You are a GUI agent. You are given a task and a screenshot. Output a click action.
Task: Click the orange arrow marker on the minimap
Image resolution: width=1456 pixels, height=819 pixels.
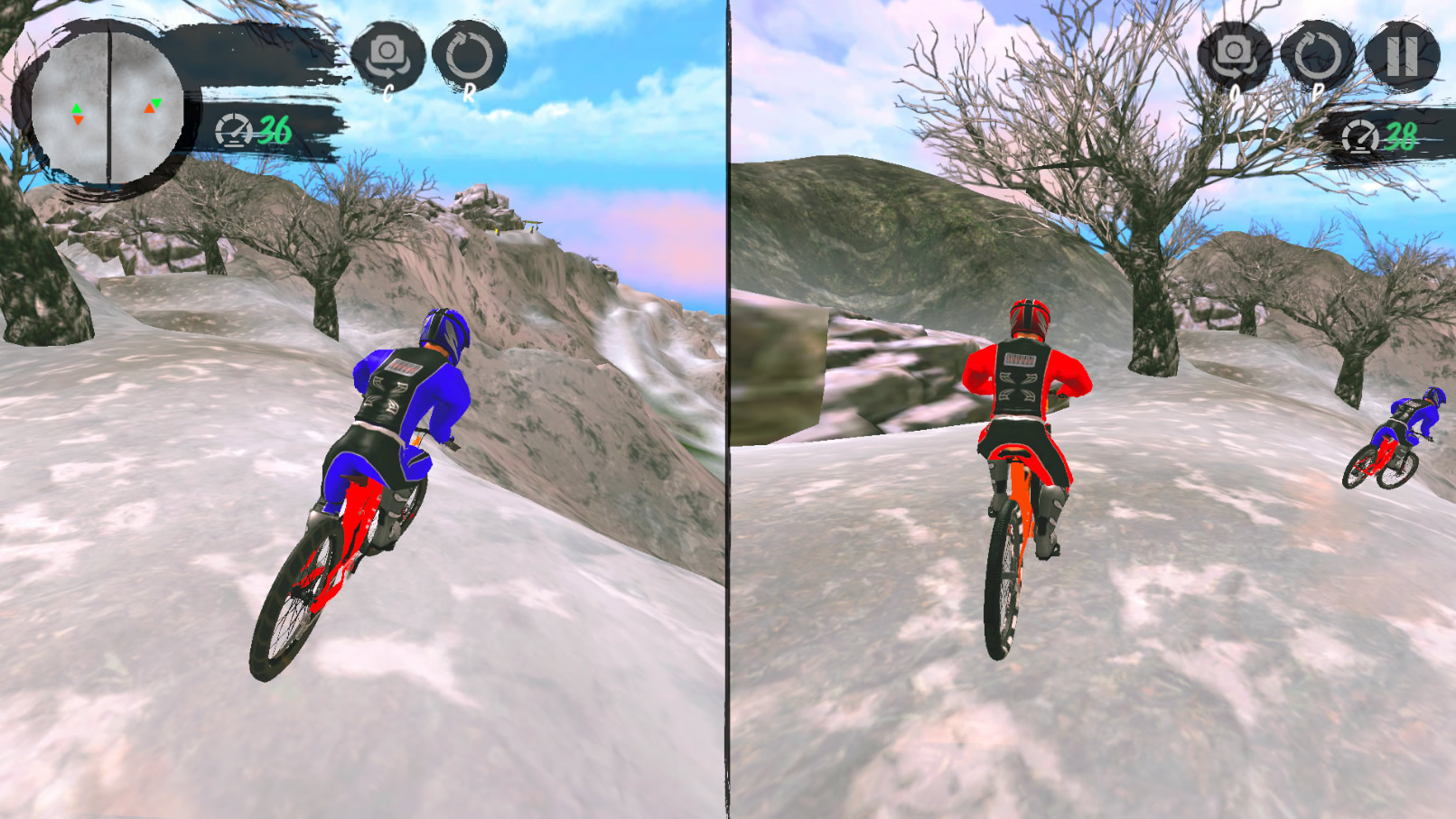click(x=78, y=119)
